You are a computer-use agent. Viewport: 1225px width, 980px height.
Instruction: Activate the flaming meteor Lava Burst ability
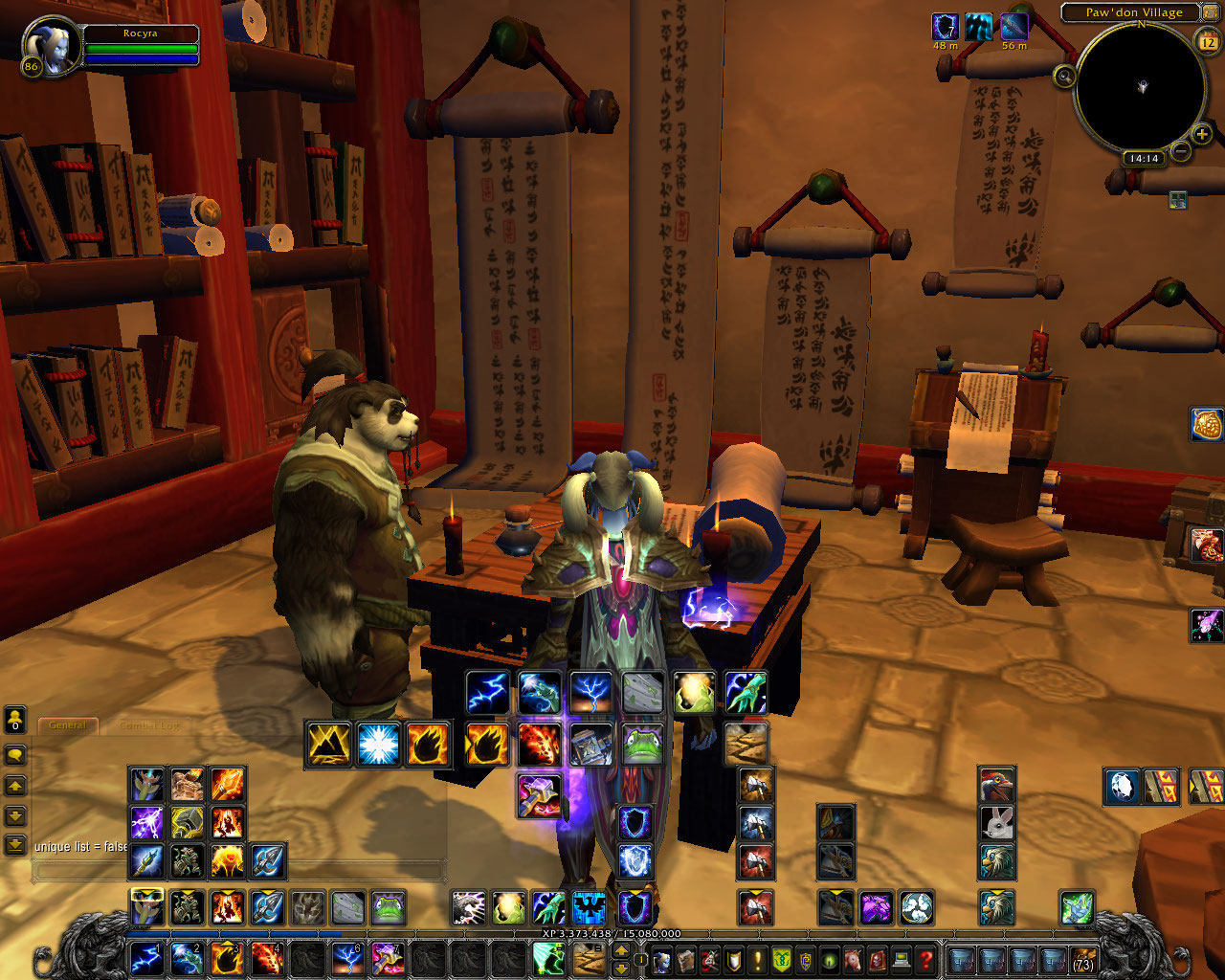tap(539, 744)
